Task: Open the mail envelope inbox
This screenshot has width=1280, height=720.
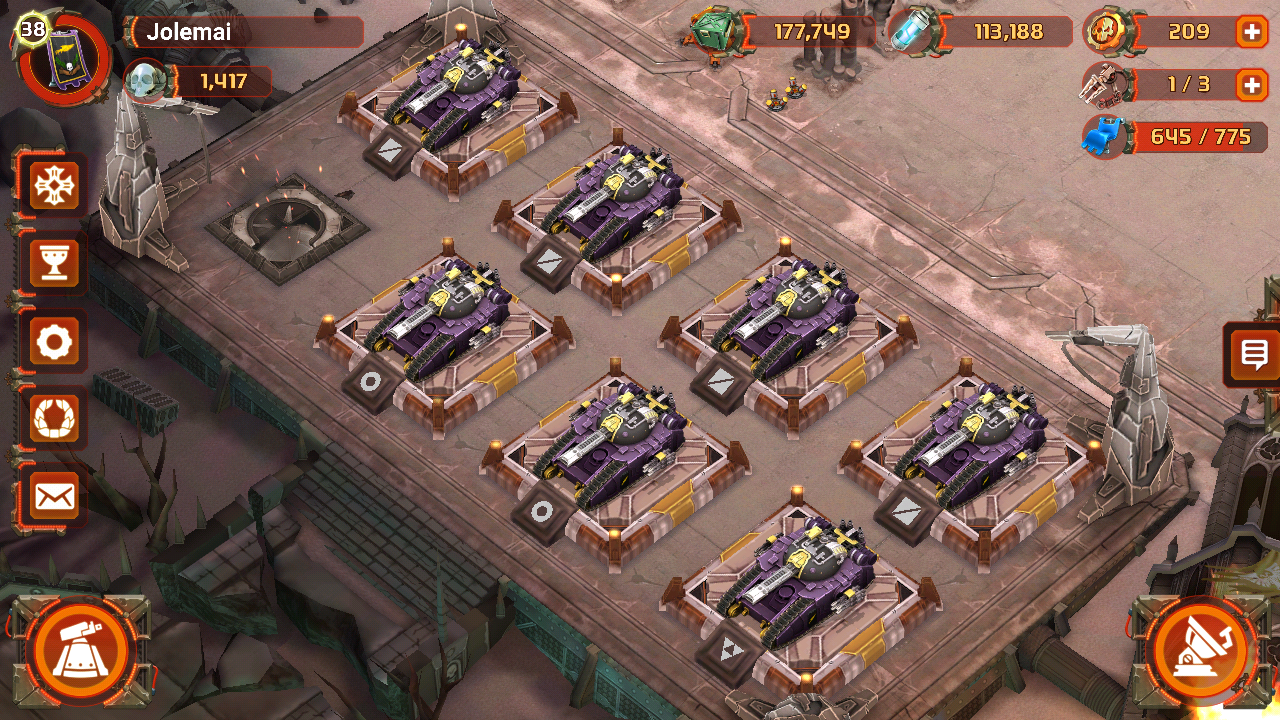Action: [54, 496]
